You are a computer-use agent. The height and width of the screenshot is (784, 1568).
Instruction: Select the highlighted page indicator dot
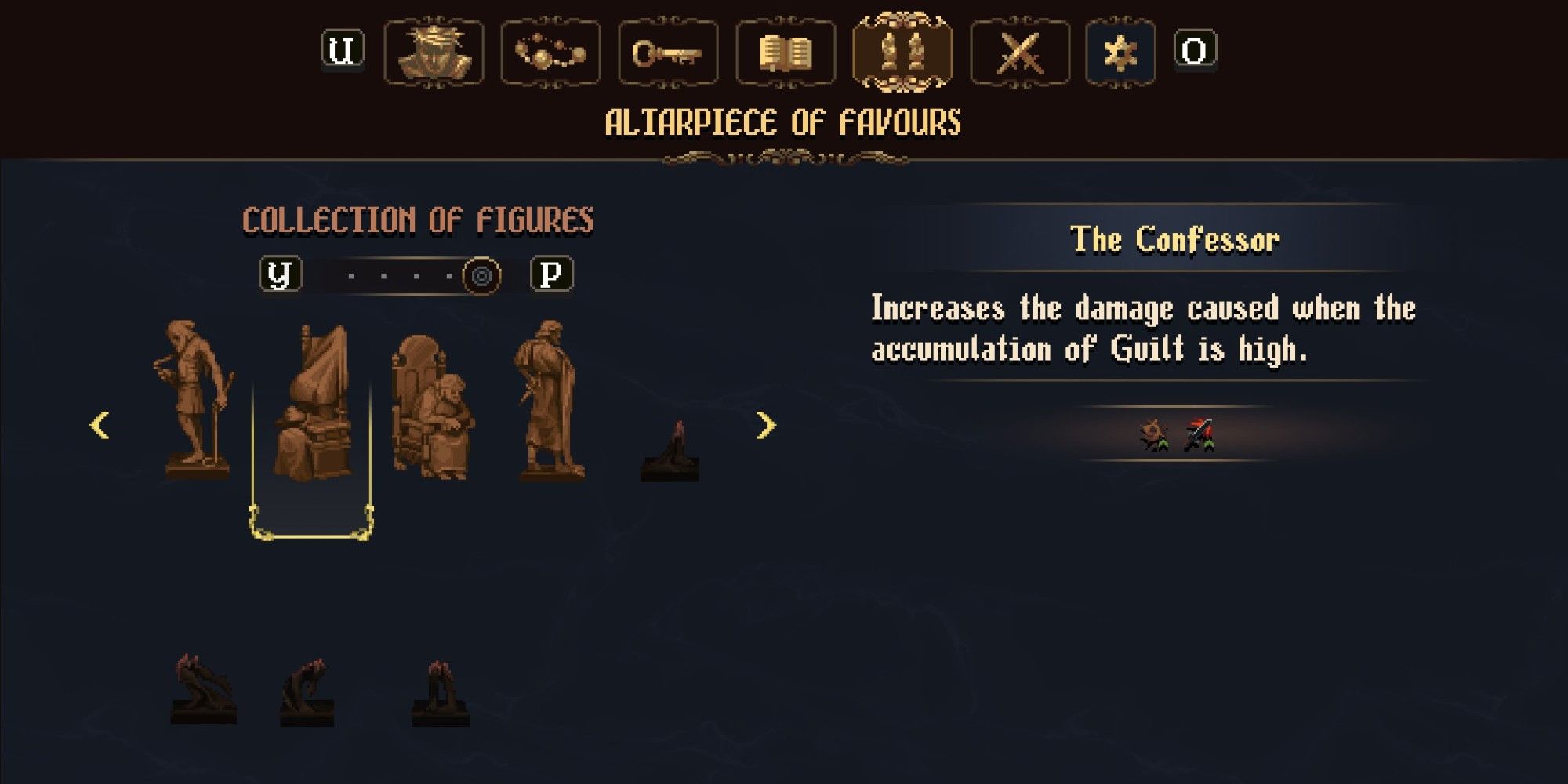click(x=482, y=274)
